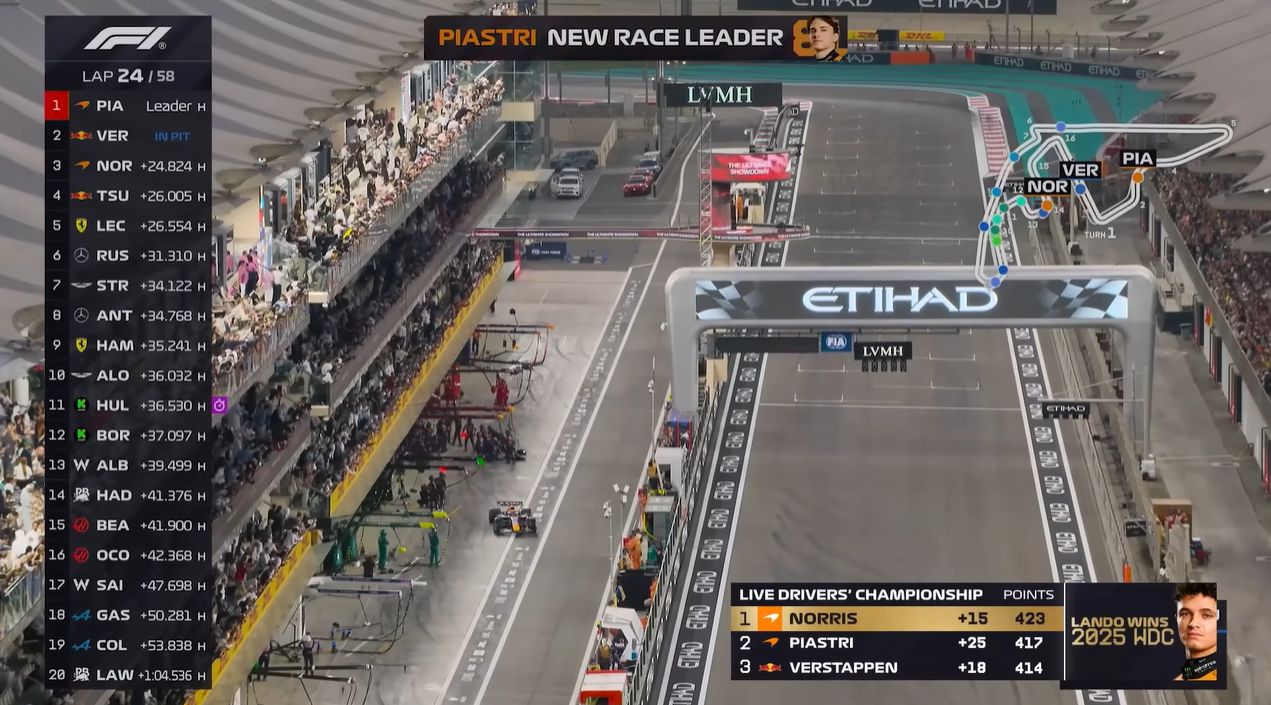Select the VER row showing In Pit
The width and height of the screenshot is (1271, 705).
127,135
